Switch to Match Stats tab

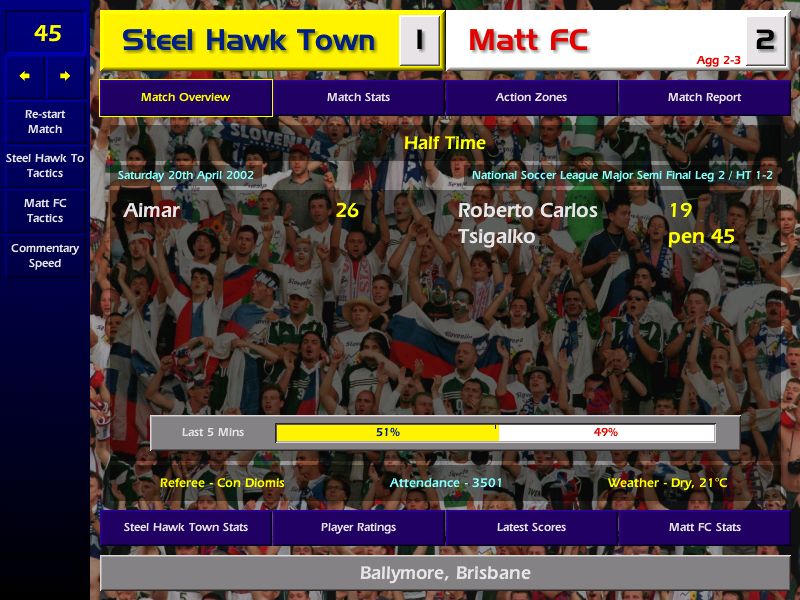pos(358,97)
